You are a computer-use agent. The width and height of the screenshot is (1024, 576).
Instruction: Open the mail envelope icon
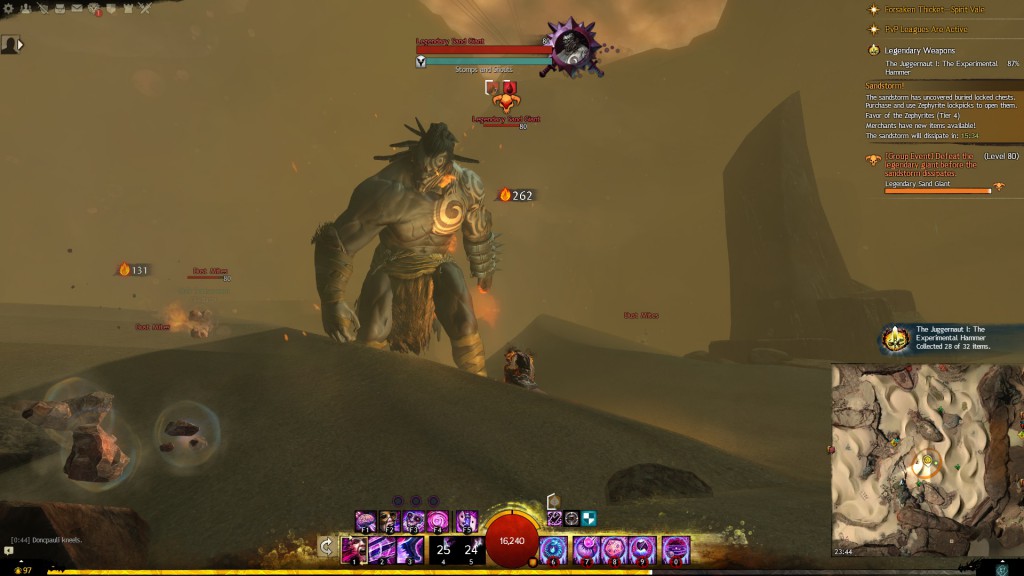[x=76, y=9]
